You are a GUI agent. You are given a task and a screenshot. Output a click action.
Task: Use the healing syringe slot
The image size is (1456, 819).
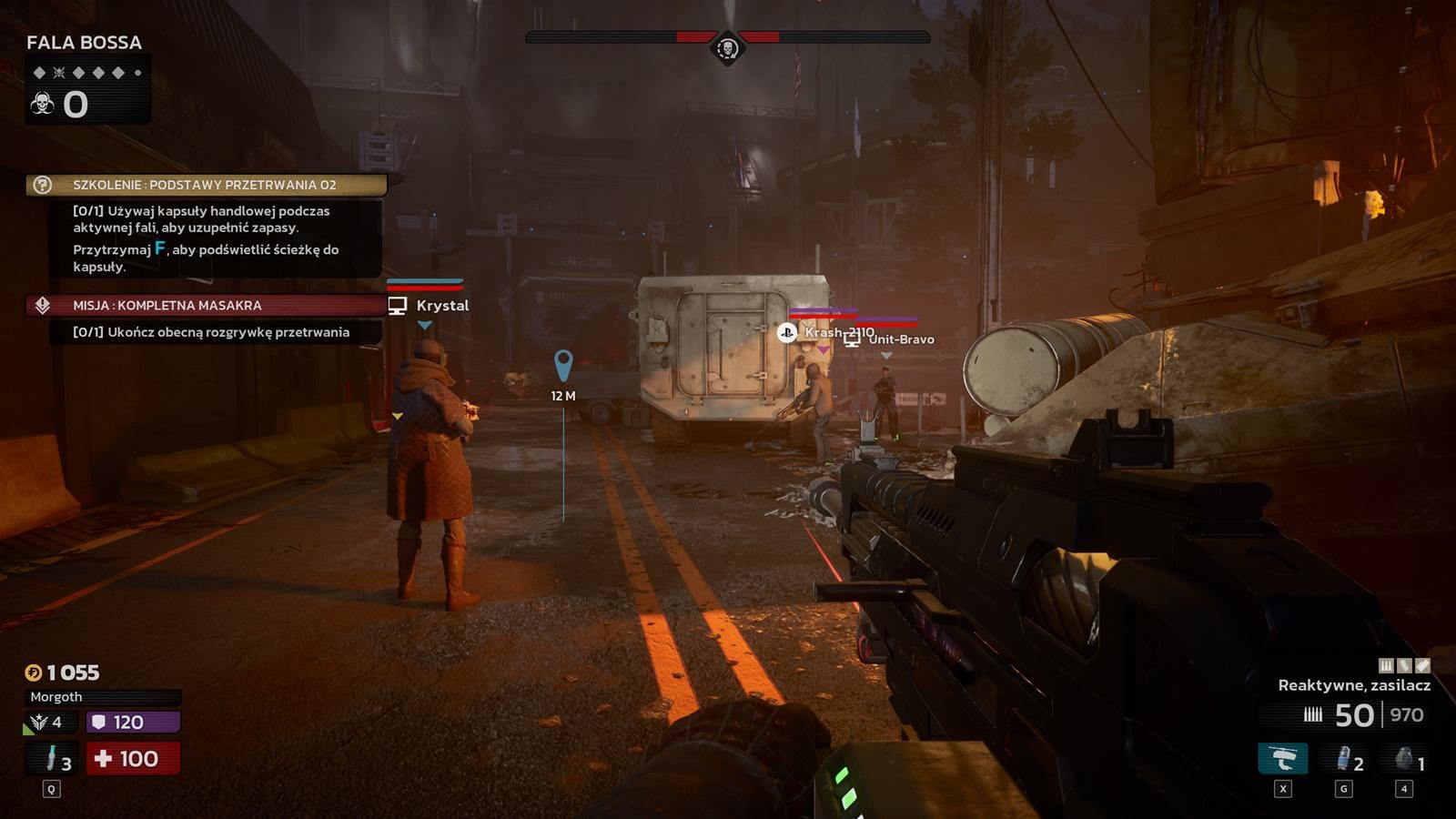(53, 758)
